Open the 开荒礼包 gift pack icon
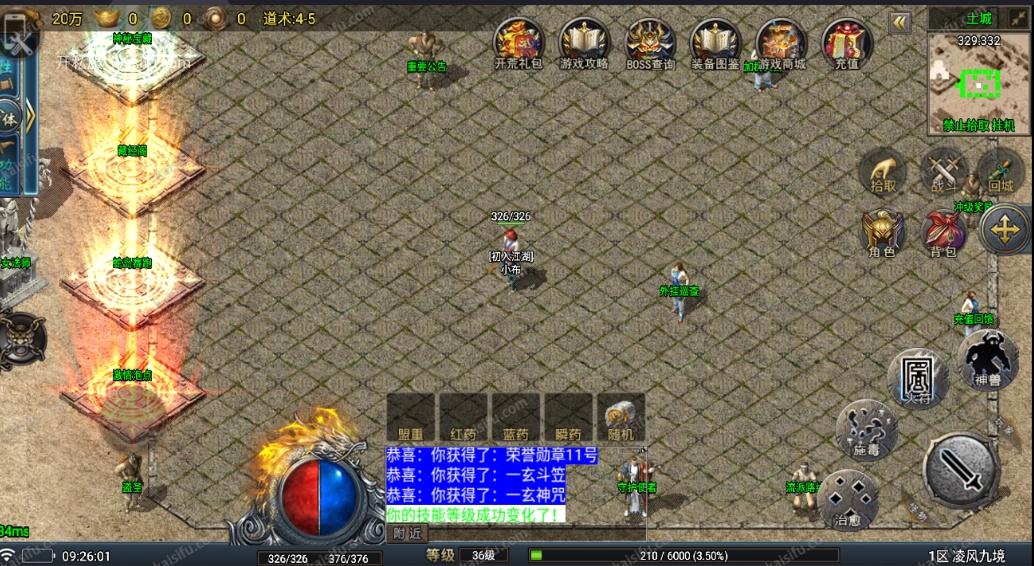The image size is (1034, 566). pyautogui.click(x=518, y=42)
